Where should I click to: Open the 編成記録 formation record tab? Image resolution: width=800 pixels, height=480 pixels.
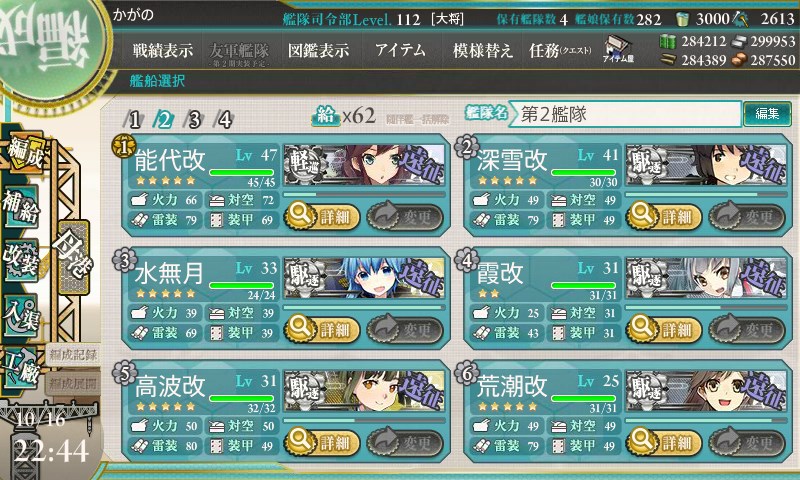[73, 354]
